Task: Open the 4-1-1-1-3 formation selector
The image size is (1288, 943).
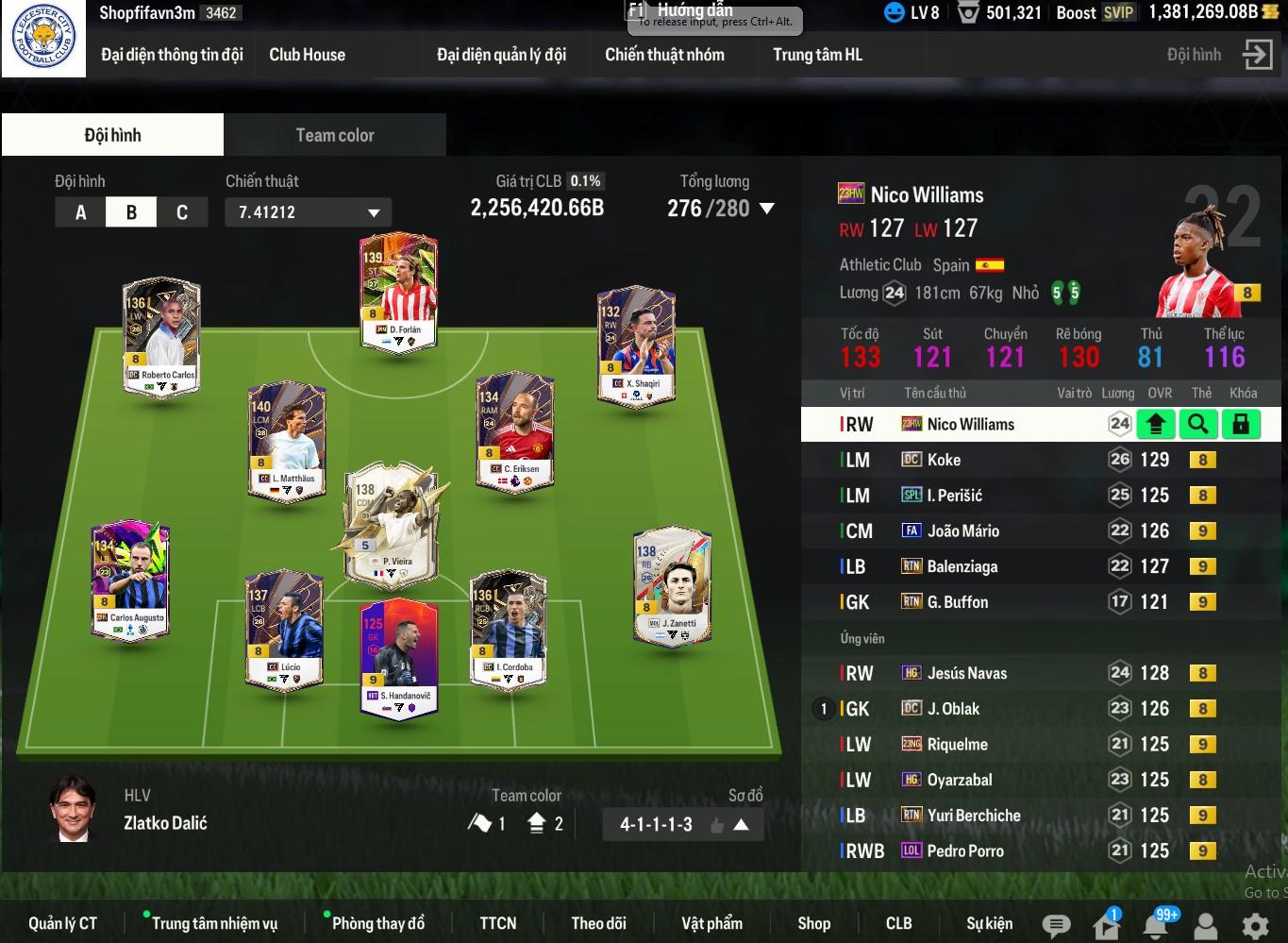Action: click(x=682, y=824)
